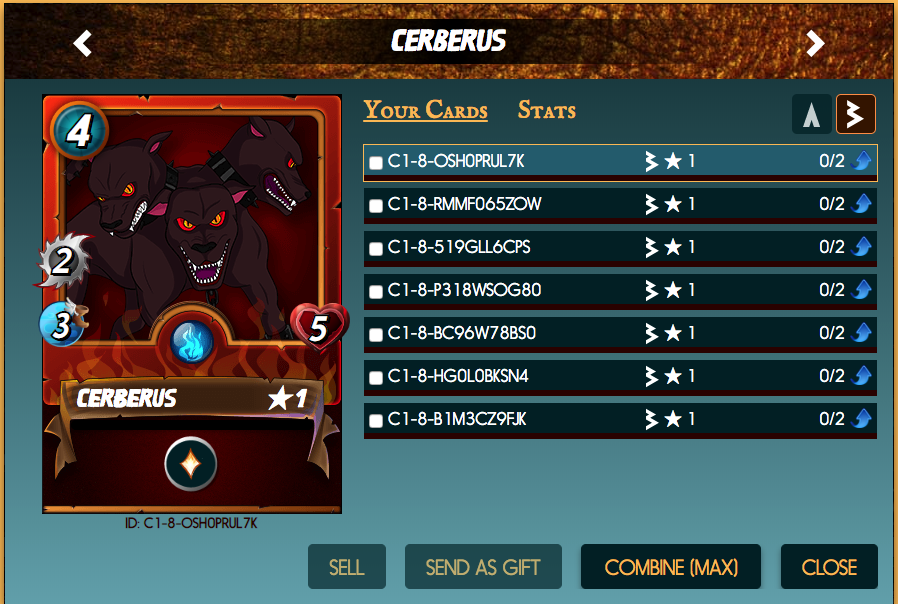The image size is (898, 604).
Task: Click the Sell button
Action: pos(346,567)
